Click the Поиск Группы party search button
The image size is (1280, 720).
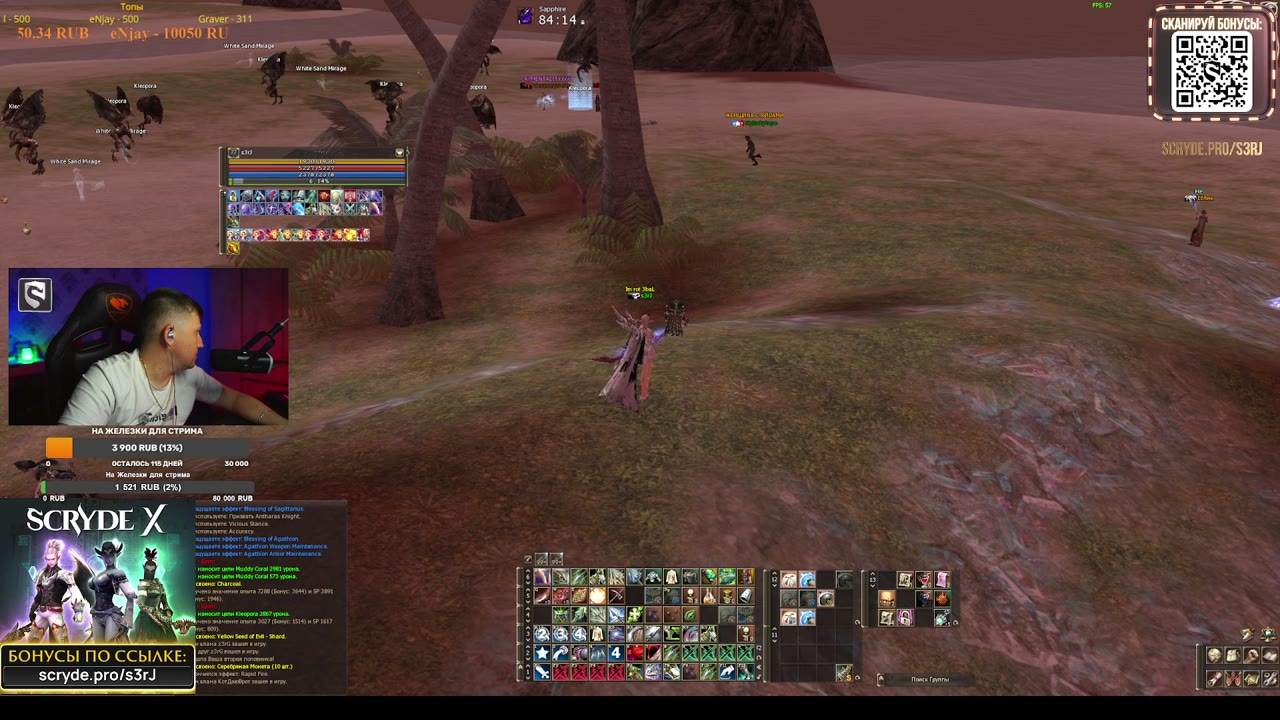click(x=929, y=680)
